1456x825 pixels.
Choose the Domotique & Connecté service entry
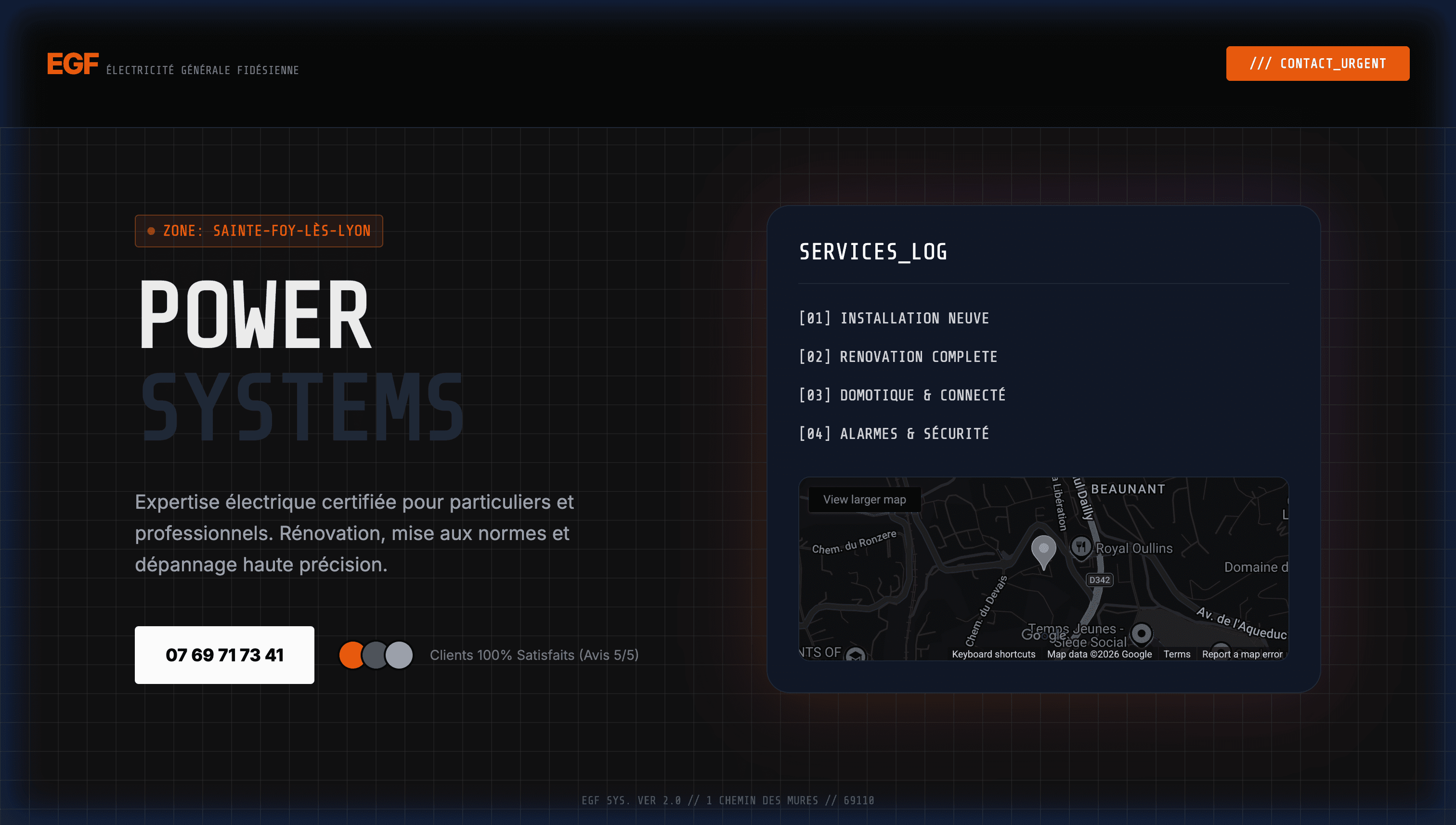coord(902,396)
